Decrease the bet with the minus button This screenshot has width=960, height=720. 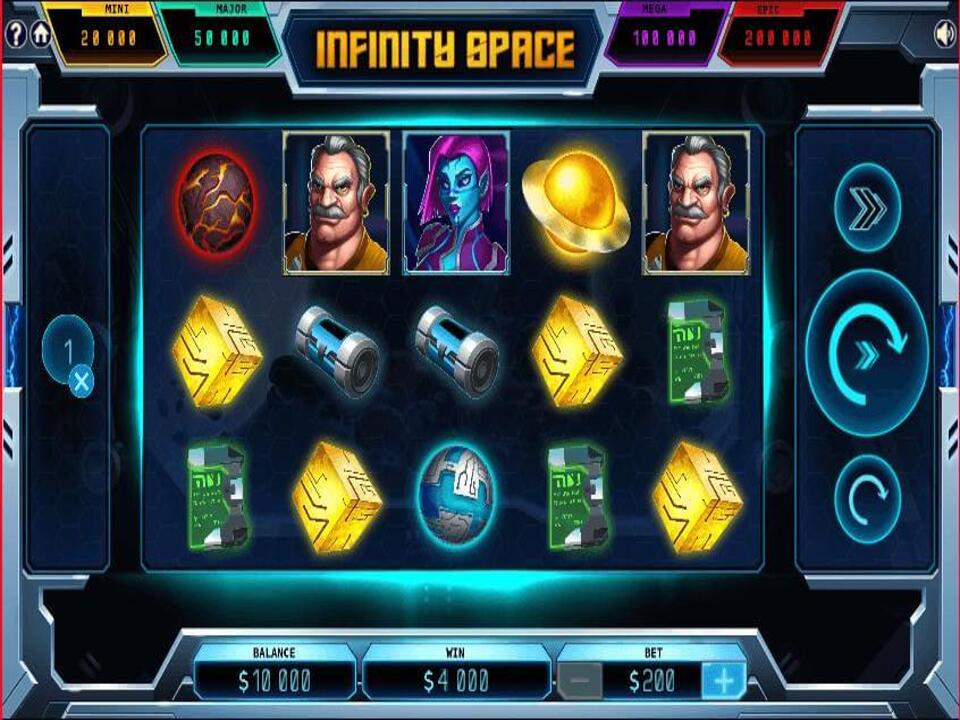580,681
